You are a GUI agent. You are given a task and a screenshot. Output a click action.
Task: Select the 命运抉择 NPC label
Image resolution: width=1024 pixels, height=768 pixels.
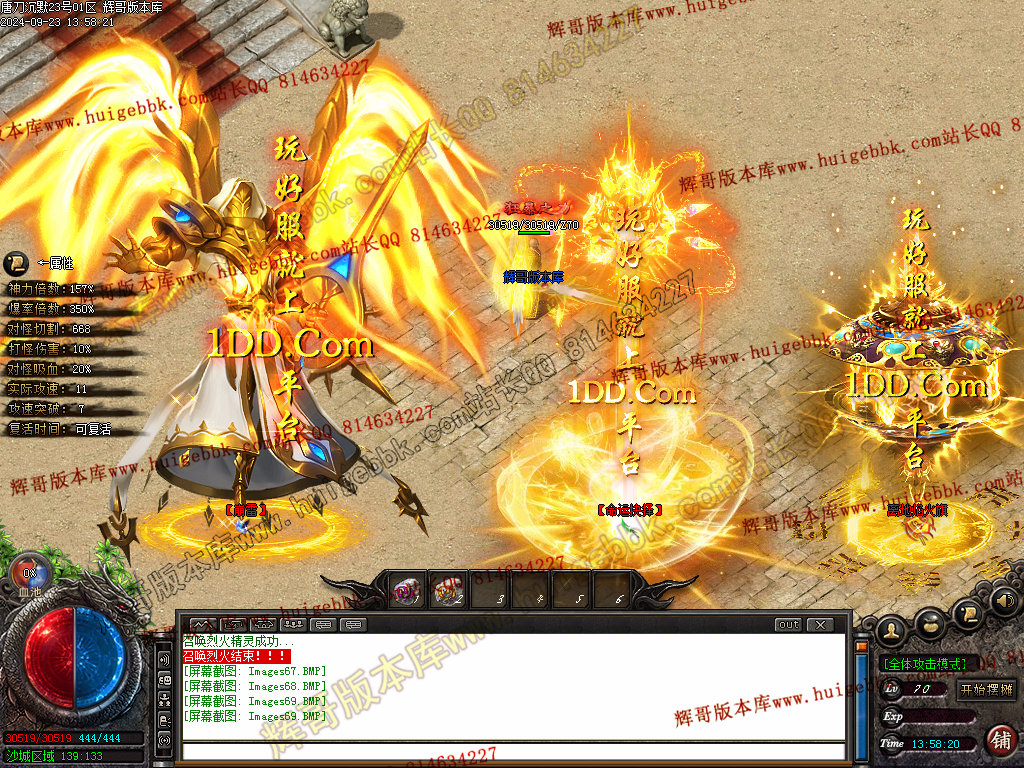pyautogui.click(x=630, y=510)
